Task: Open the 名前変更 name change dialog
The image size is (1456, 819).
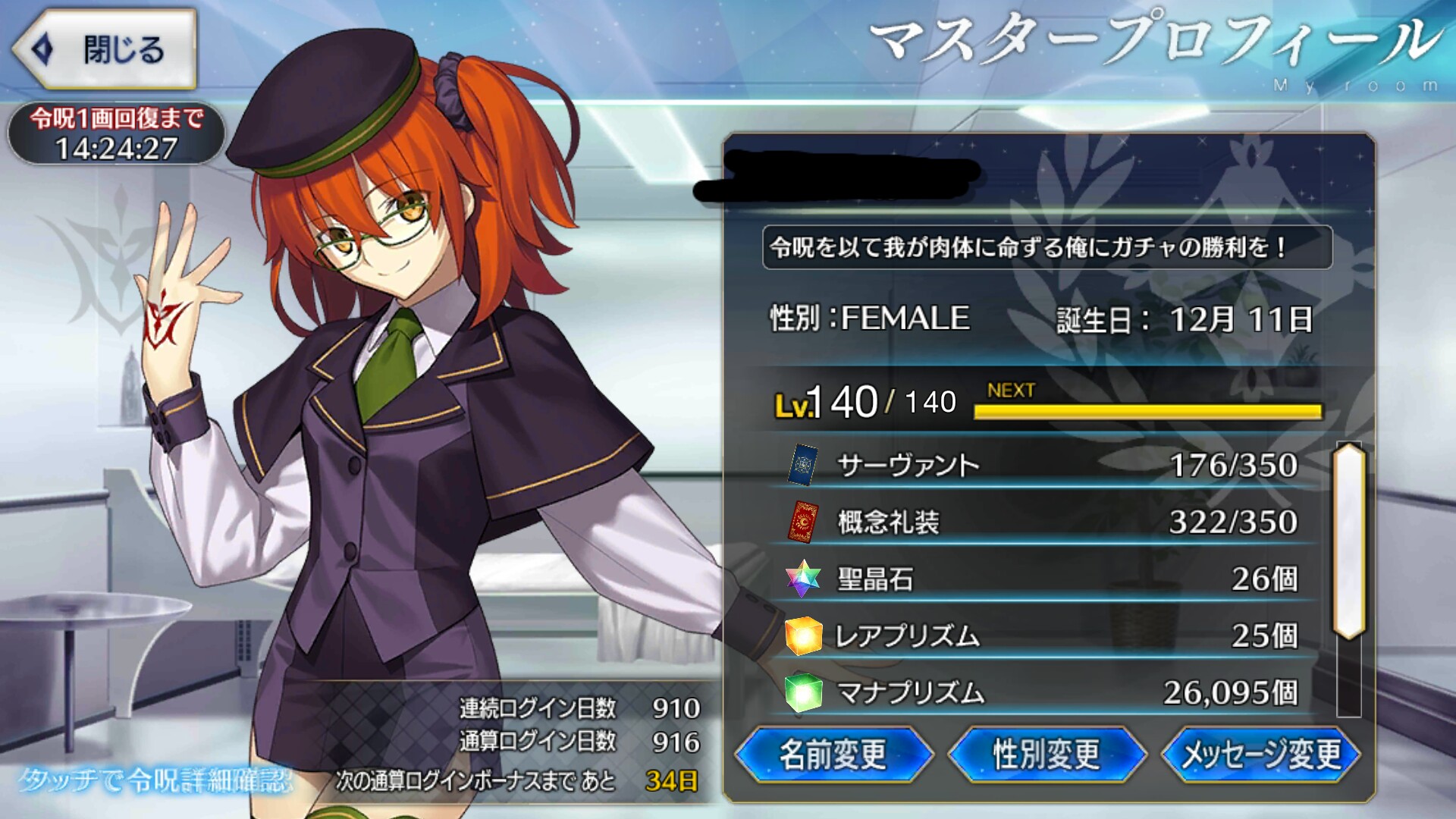Action: pyautogui.click(x=833, y=754)
